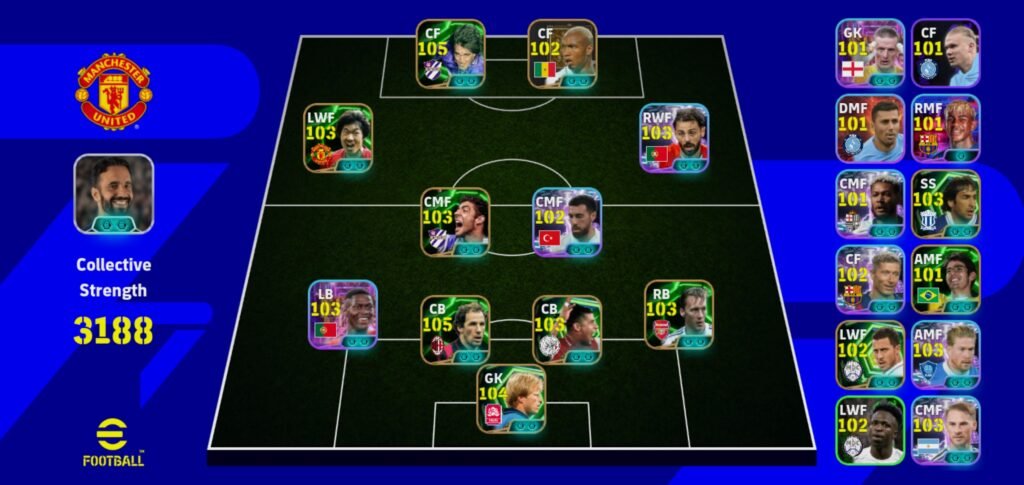Select the RB 103 player card

[x=679, y=314]
